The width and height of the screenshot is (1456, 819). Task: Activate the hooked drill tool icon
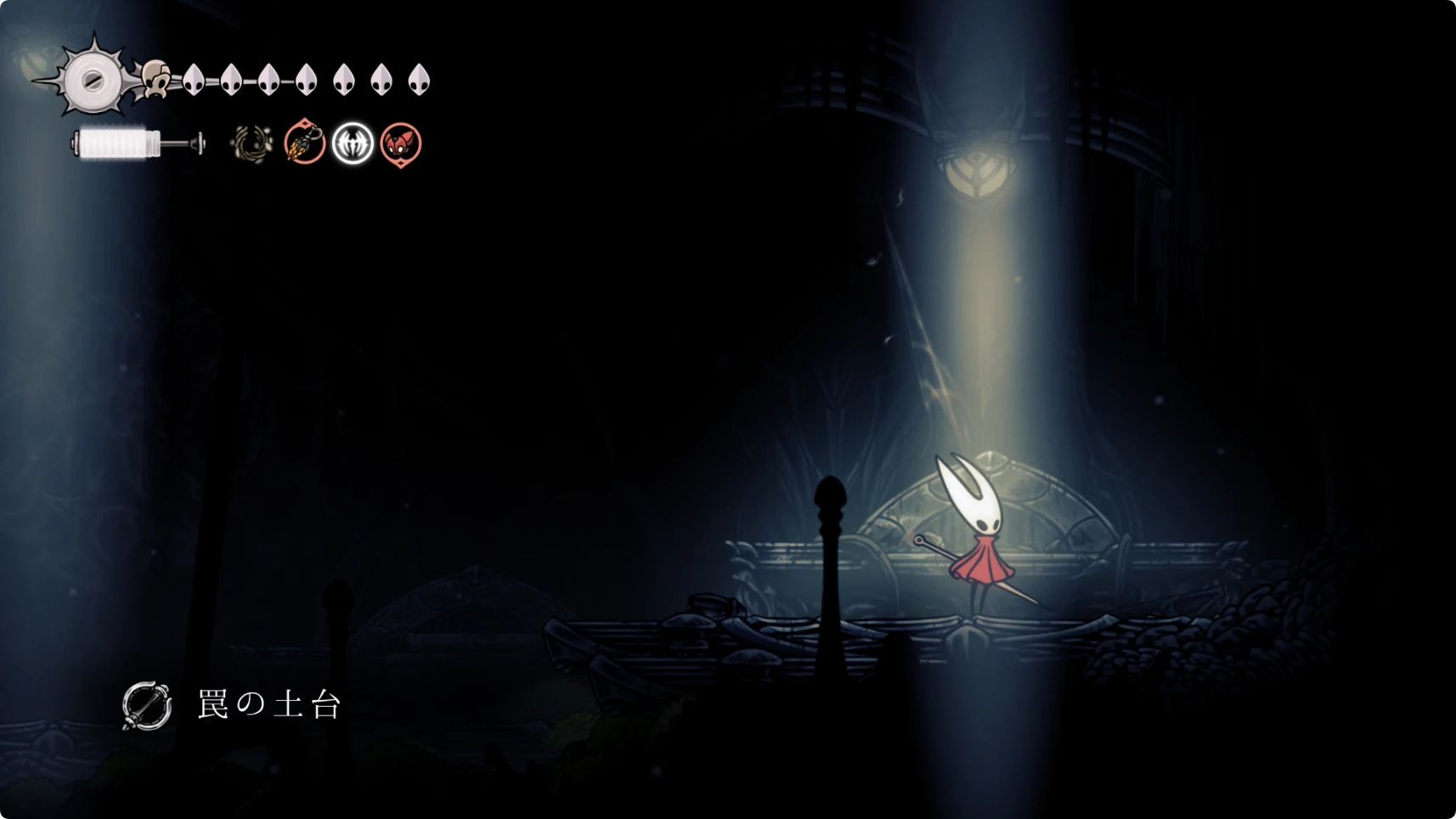pos(304,143)
